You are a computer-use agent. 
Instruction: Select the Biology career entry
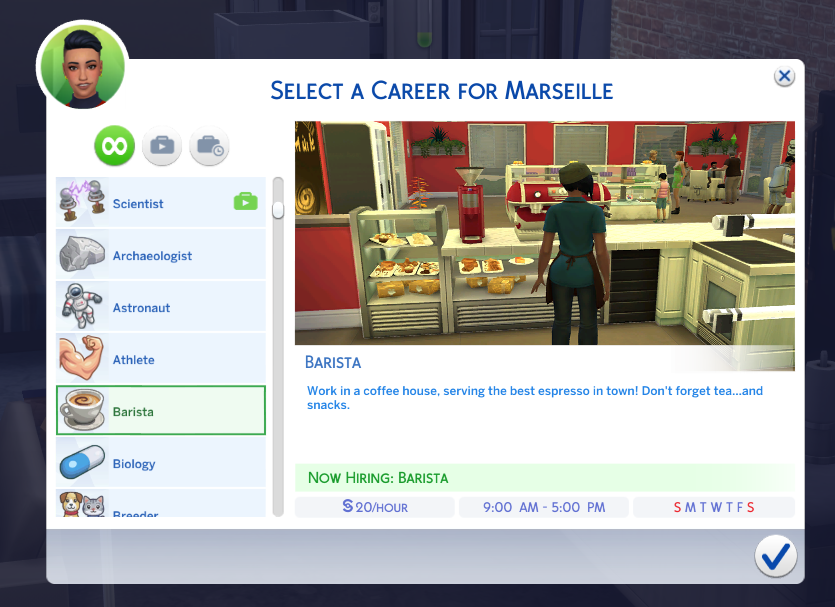point(160,464)
